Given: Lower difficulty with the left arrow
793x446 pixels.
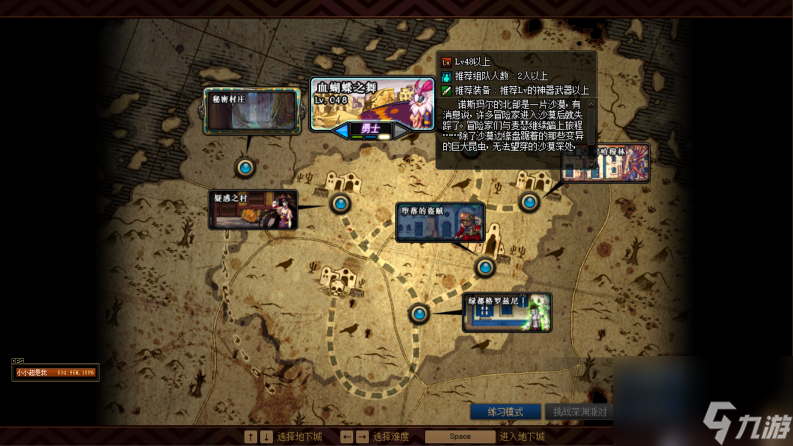Looking at the screenshot, I should coord(343,129).
